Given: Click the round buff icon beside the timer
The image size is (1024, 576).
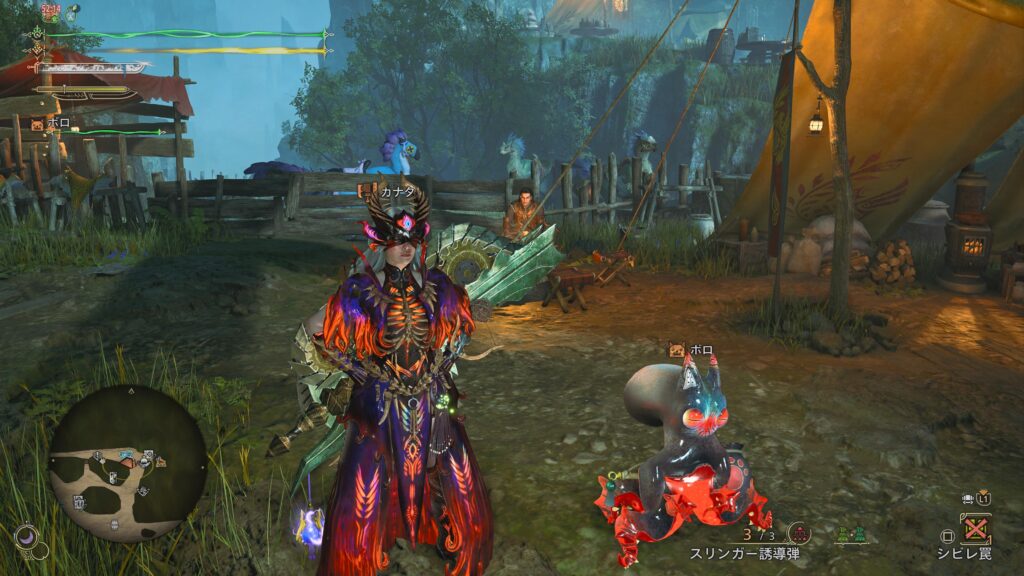Looking at the screenshot, I should 73,12.
